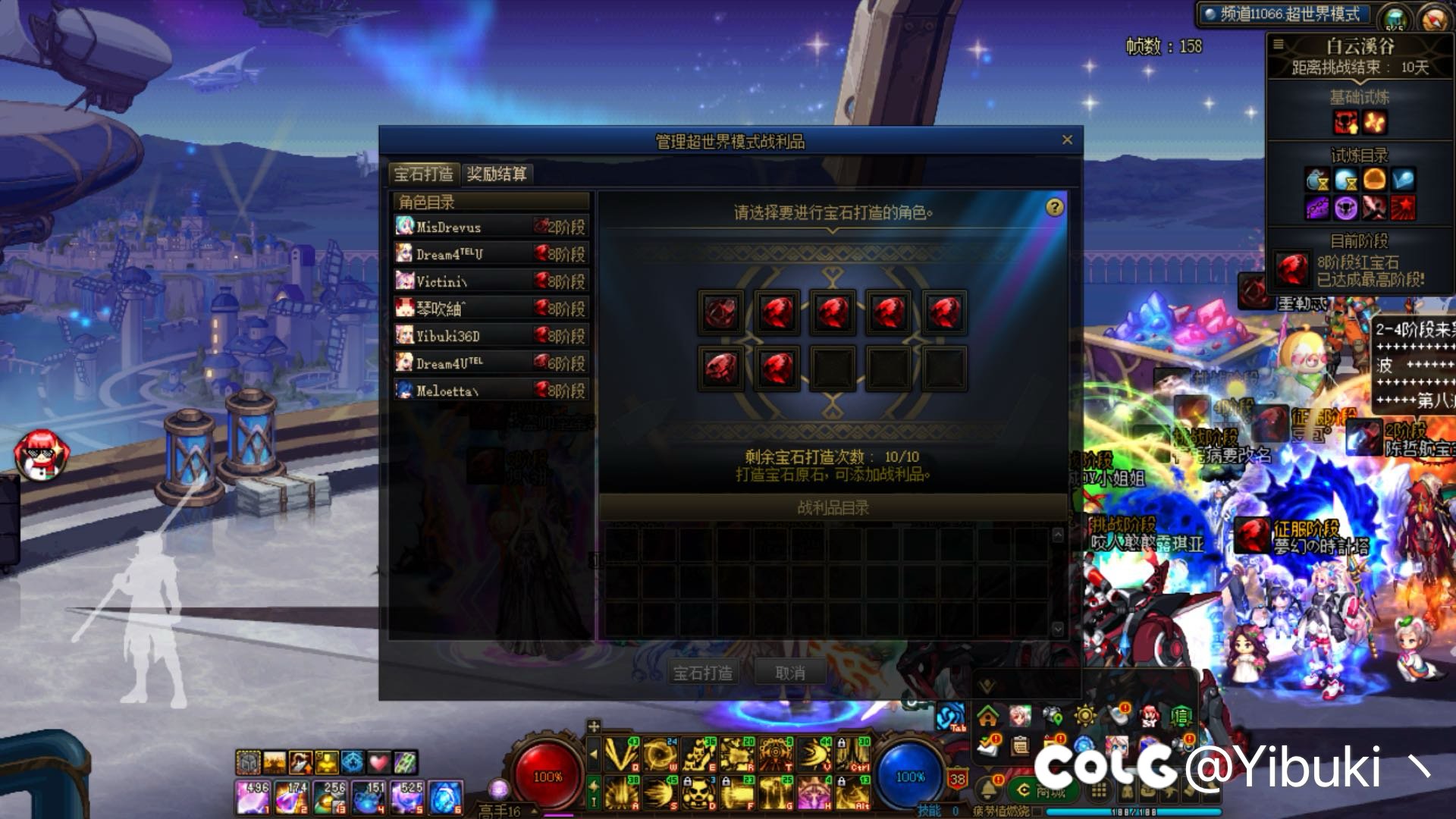Click the 宝石打造 button at the bottom
This screenshot has width=1456, height=819.
click(703, 673)
